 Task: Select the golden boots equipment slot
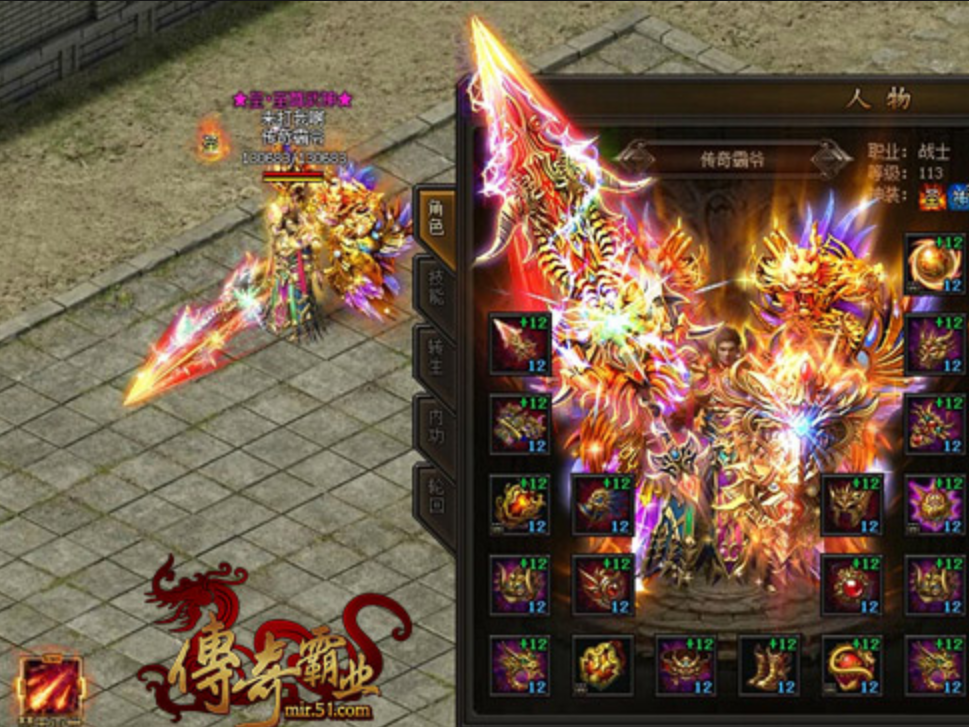tap(769, 665)
